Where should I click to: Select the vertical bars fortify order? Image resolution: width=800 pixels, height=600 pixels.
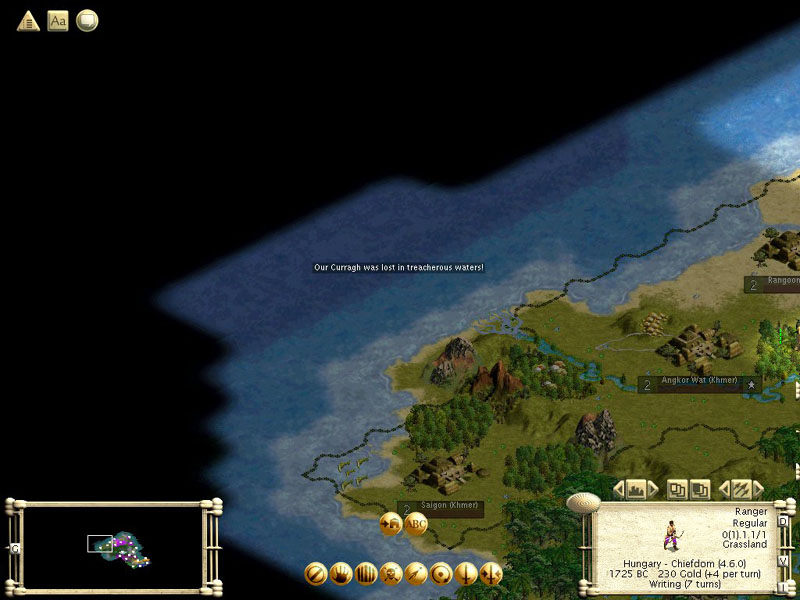tap(366, 574)
